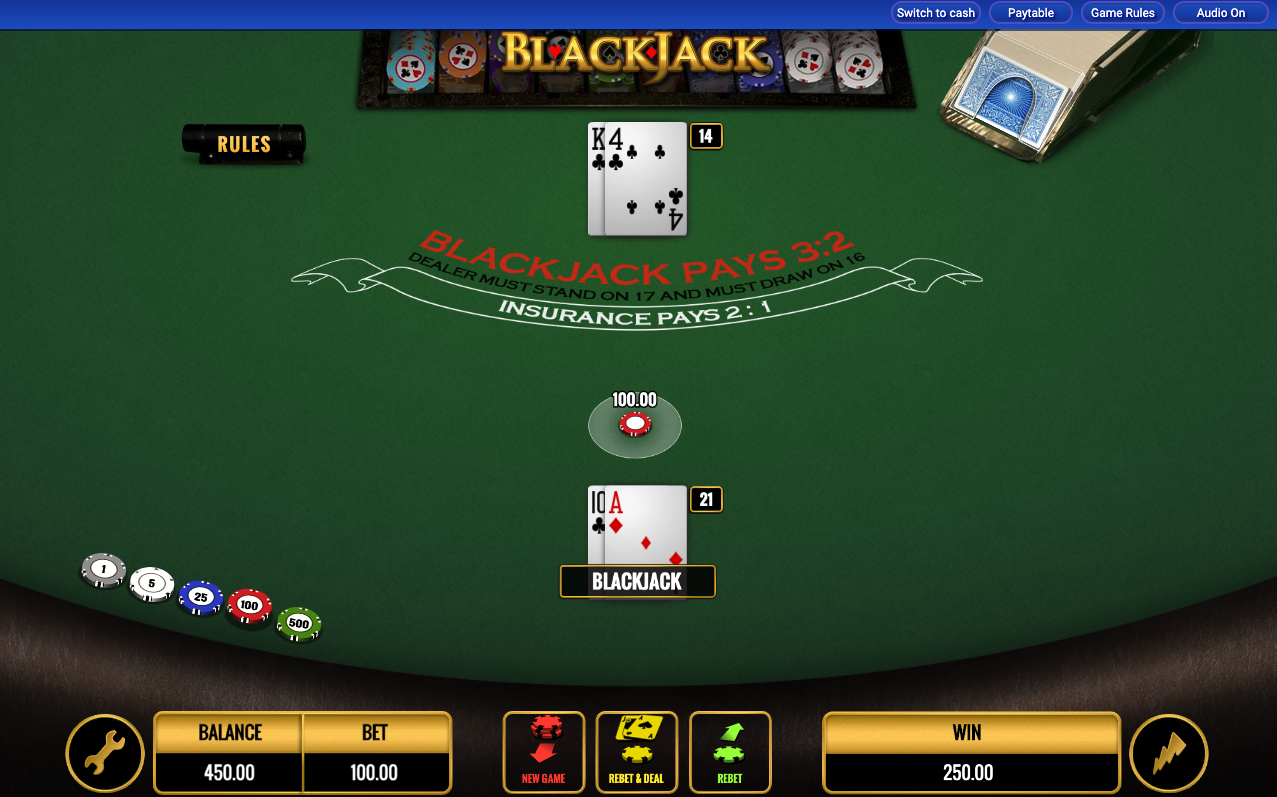Image resolution: width=1277 pixels, height=797 pixels.
Task: Pick the white 5 chip
Action: 151,583
